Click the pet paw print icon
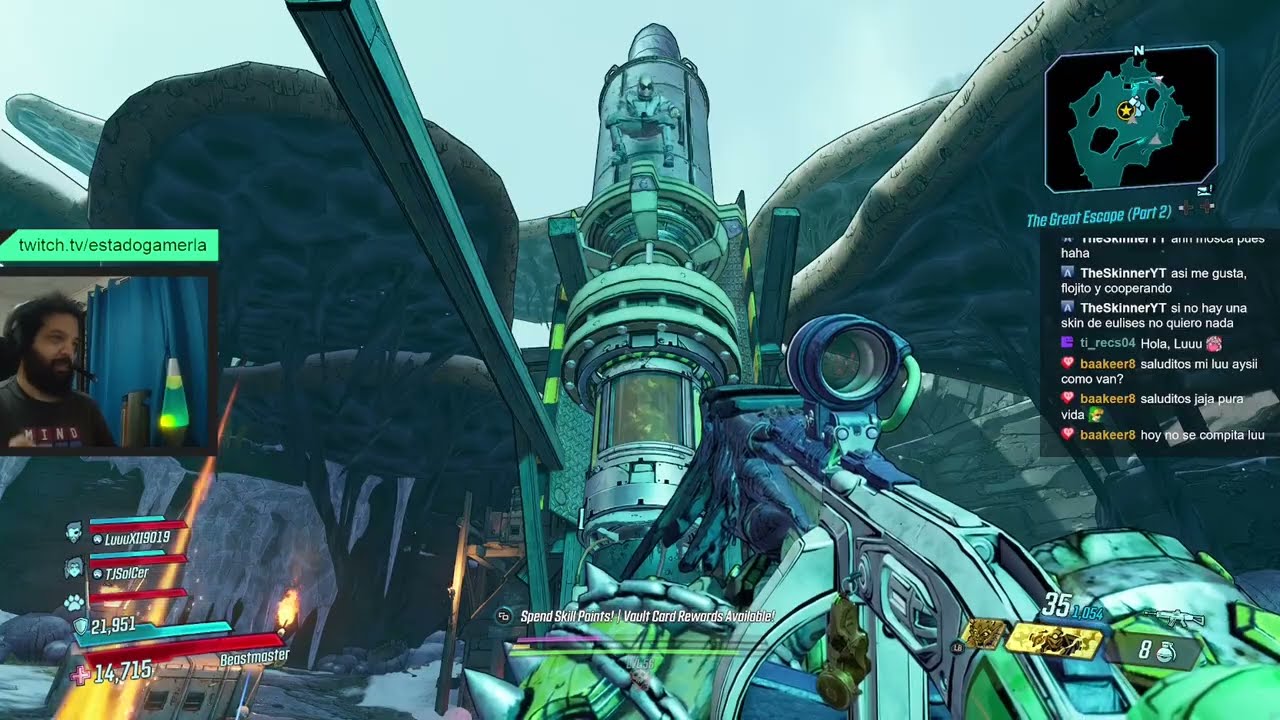Screen dimensions: 1280x720 tap(74, 602)
